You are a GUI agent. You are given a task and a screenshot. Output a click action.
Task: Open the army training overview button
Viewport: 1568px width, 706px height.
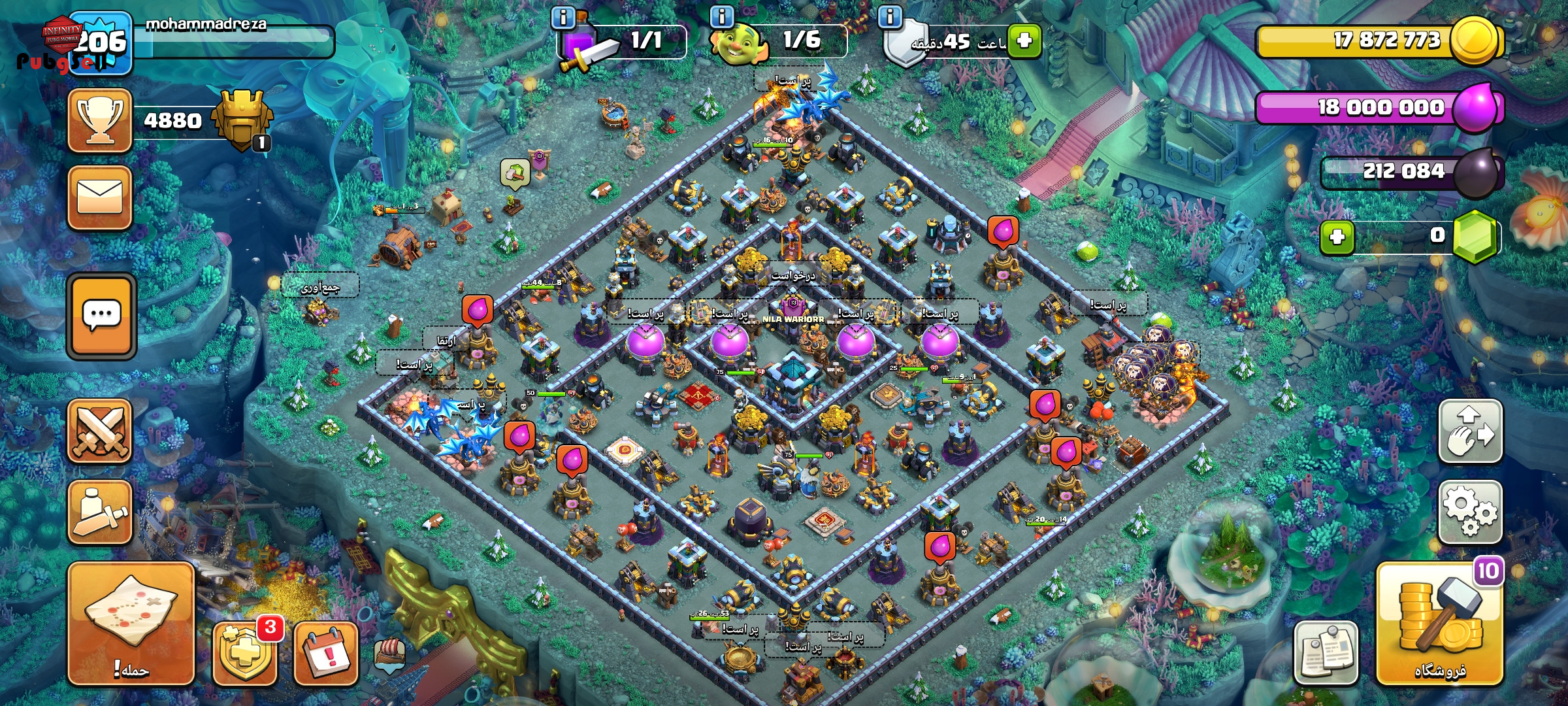click(x=100, y=512)
